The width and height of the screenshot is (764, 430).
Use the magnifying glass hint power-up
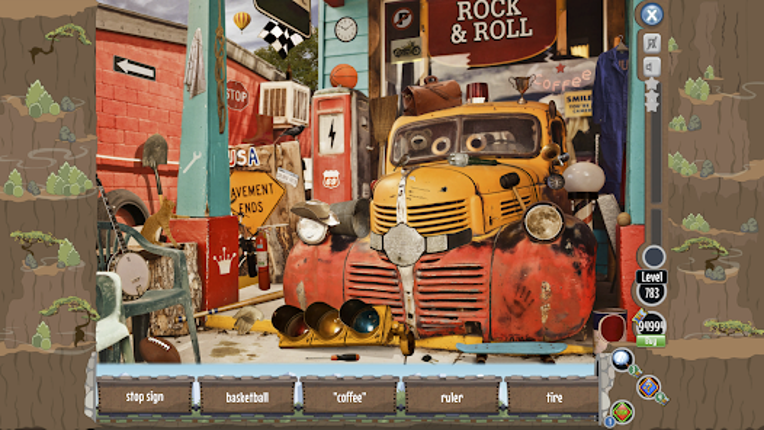622,359
